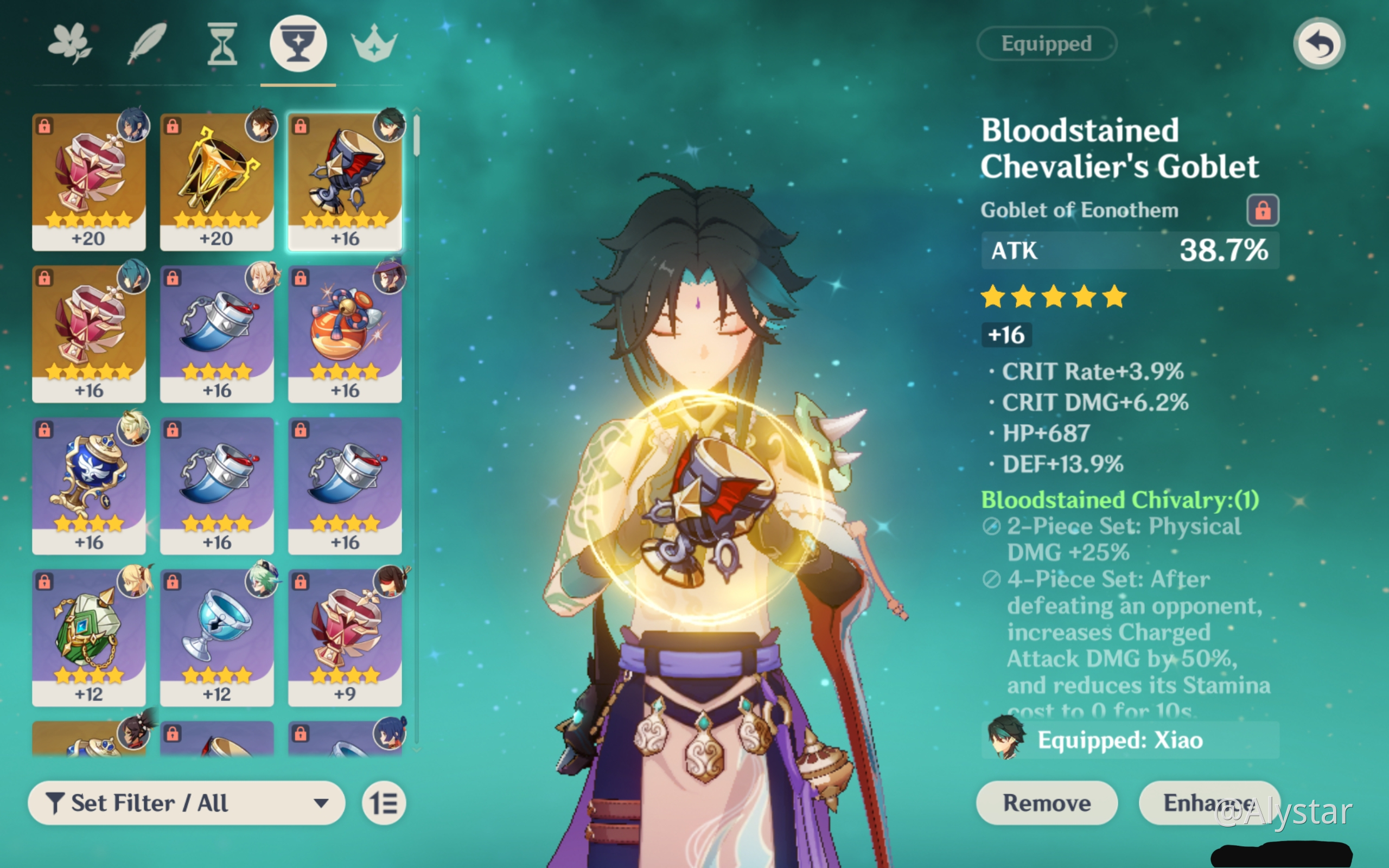The image size is (1389, 868).
Task: Select the golden geometric +20 goblet
Action: click(216, 181)
